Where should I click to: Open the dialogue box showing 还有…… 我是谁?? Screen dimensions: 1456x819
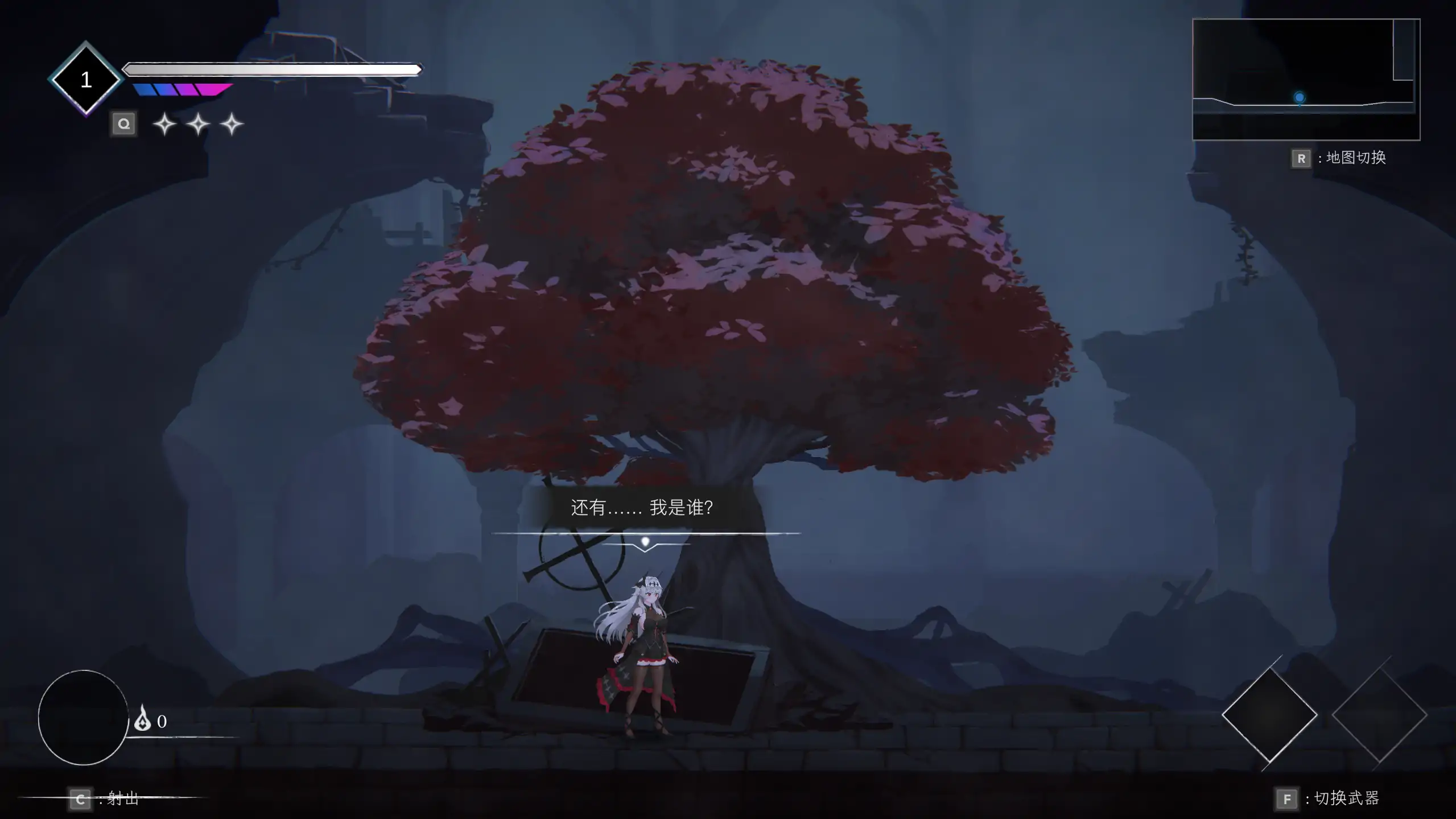[642, 508]
